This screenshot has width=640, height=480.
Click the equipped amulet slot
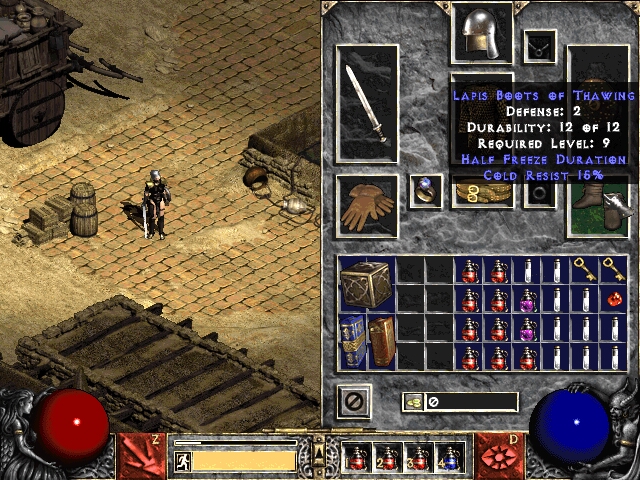pyautogui.click(x=540, y=45)
